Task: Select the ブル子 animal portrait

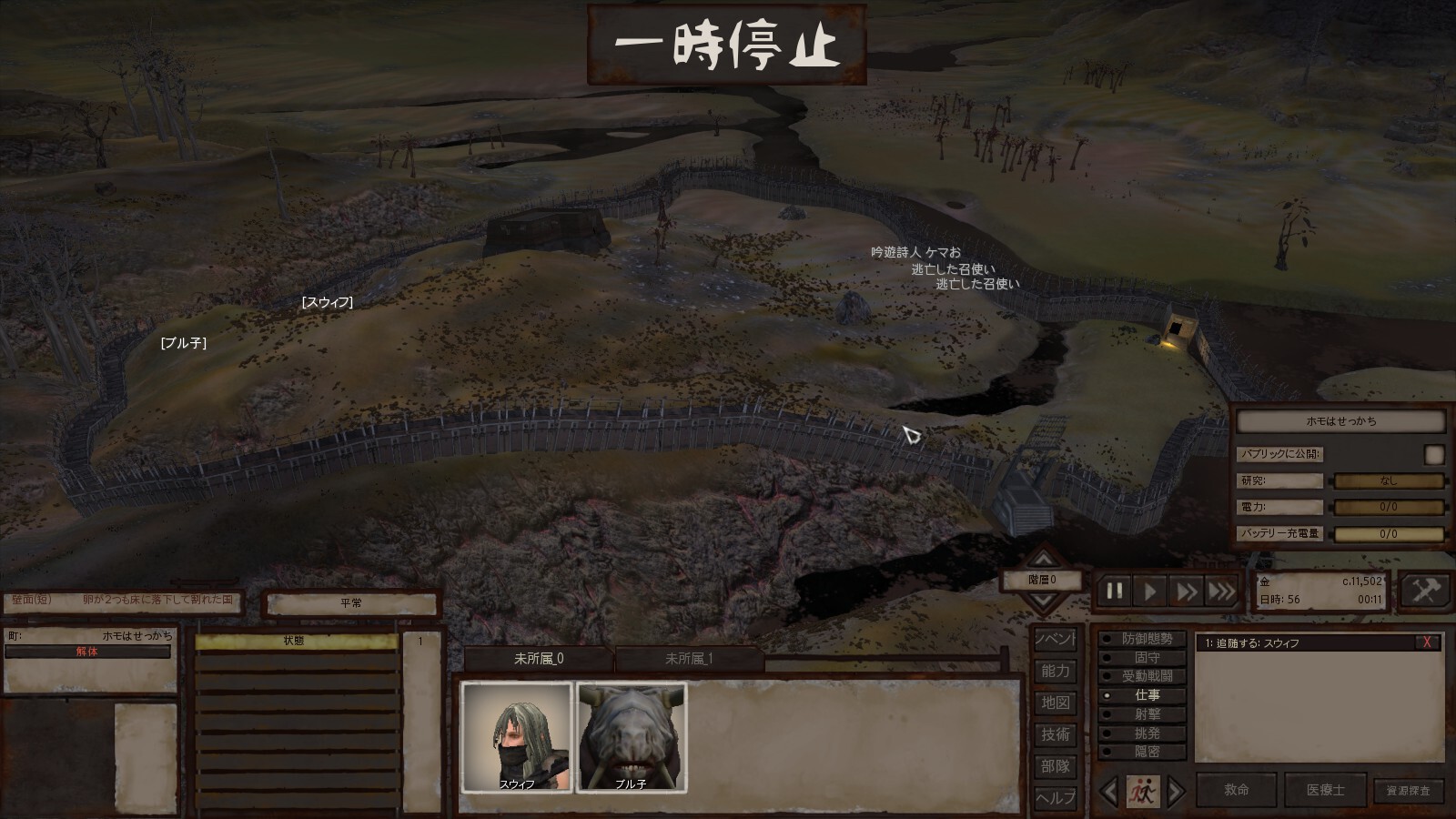Action: pyautogui.click(x=632, y=736)
